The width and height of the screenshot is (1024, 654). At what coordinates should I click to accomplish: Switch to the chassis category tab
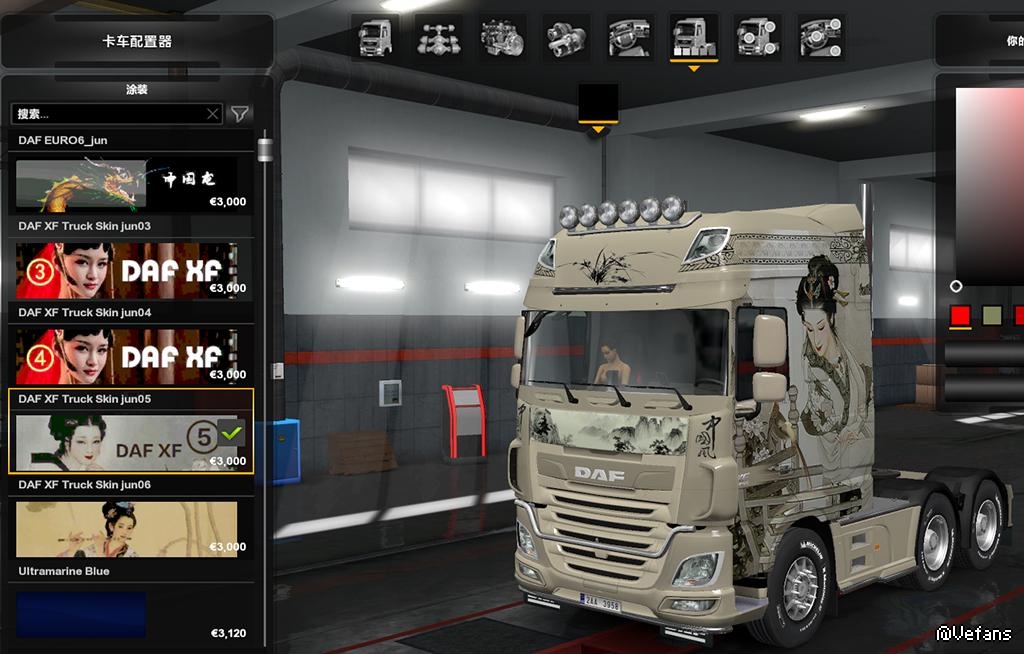(x=438, y=37)
